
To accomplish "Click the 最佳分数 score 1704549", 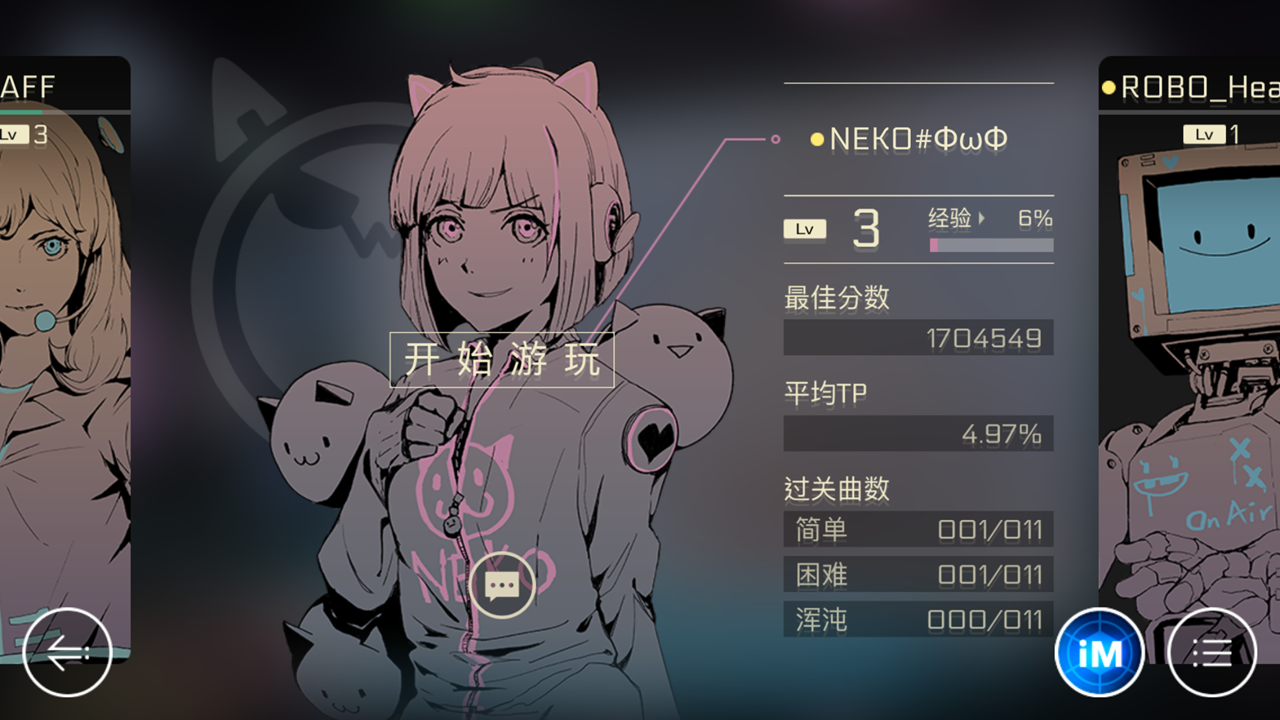I will [919, 337].
